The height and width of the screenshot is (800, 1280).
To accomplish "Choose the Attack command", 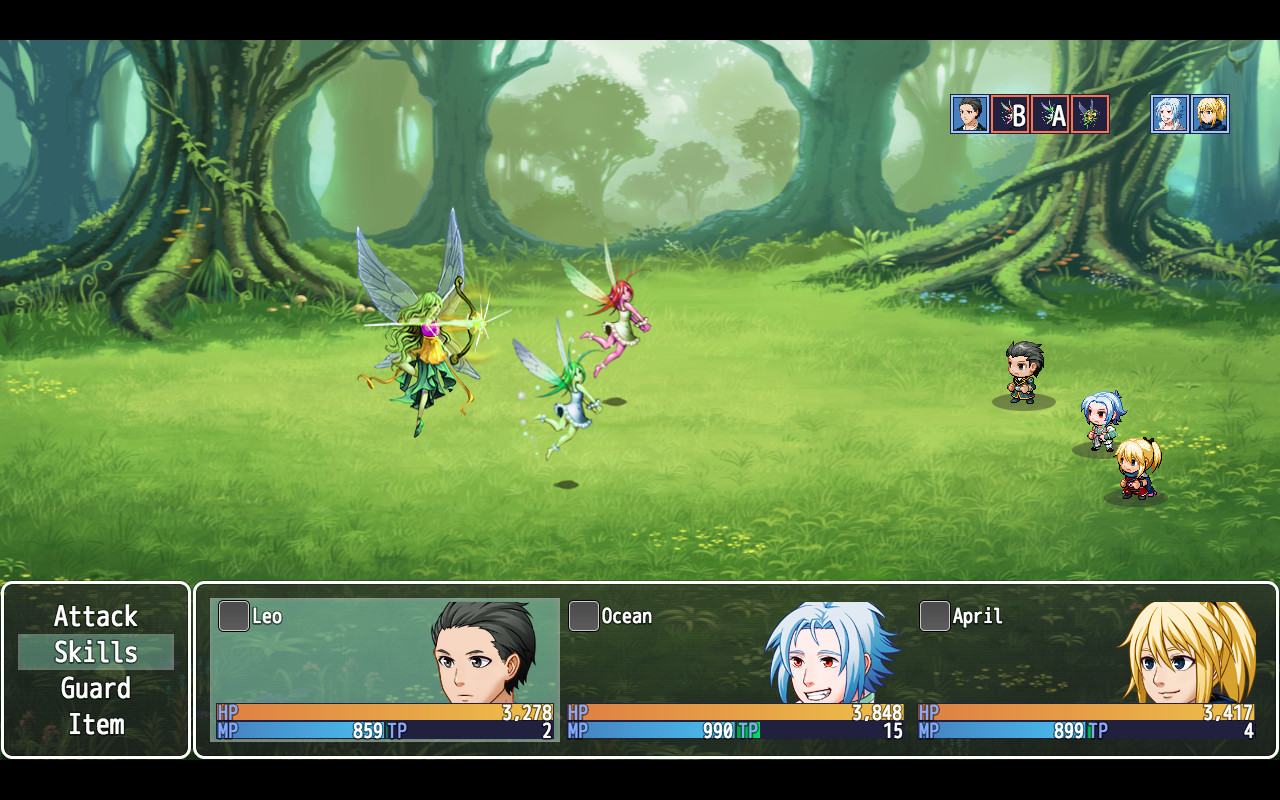I will (x=96, y=616).
